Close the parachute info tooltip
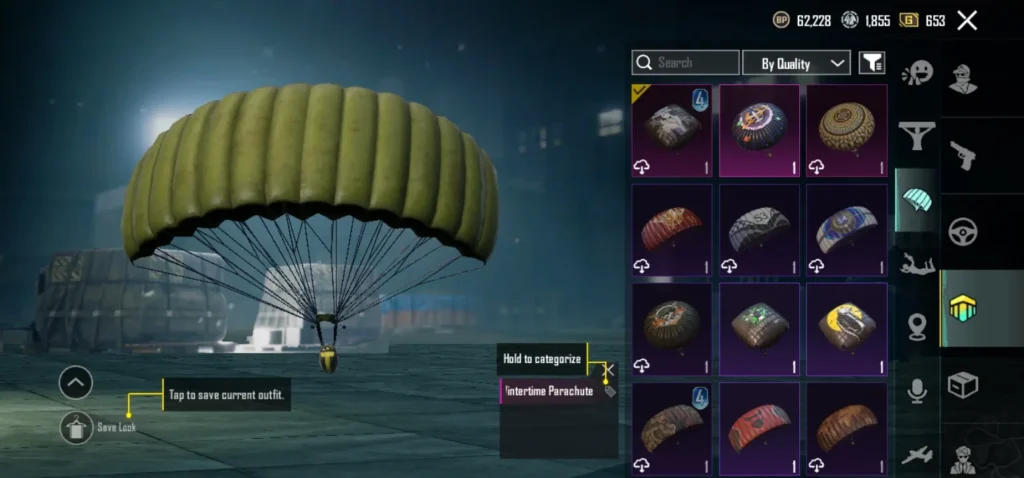This screenshot has width=1024, height=478. click(x=609, y=369)
